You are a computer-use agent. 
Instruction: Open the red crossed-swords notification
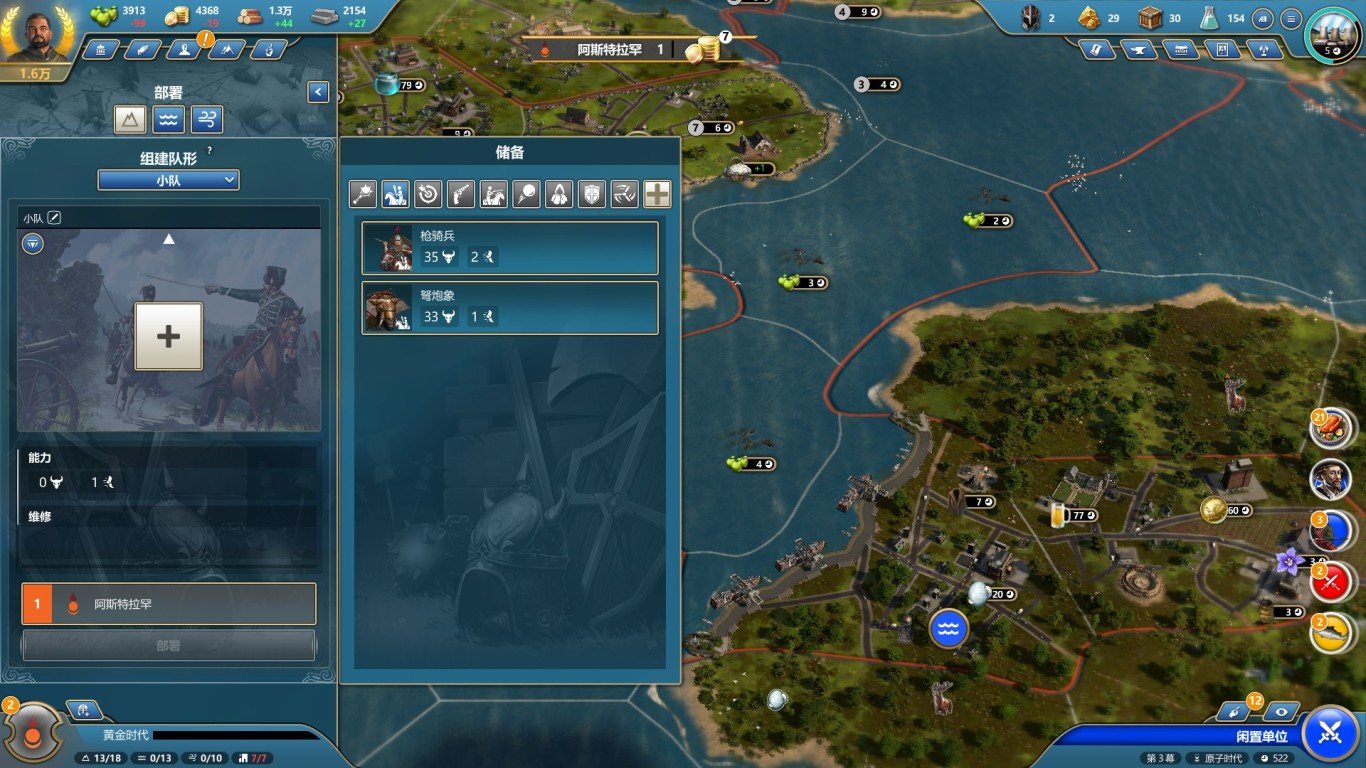point(1331,580)
